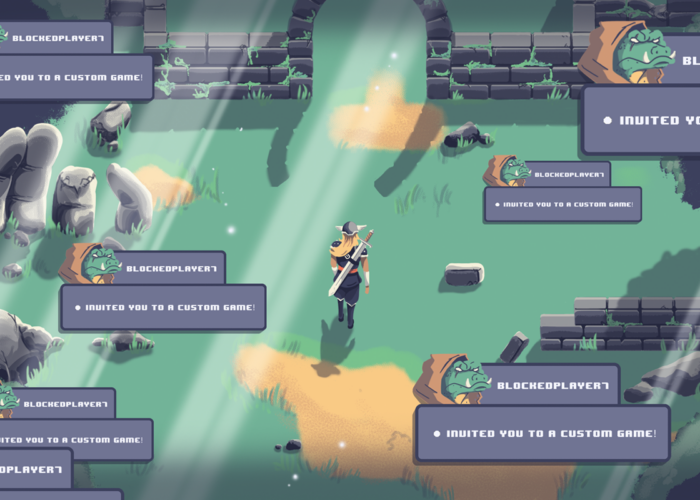Open the largest custom game invite message

[x=643, y=120]
